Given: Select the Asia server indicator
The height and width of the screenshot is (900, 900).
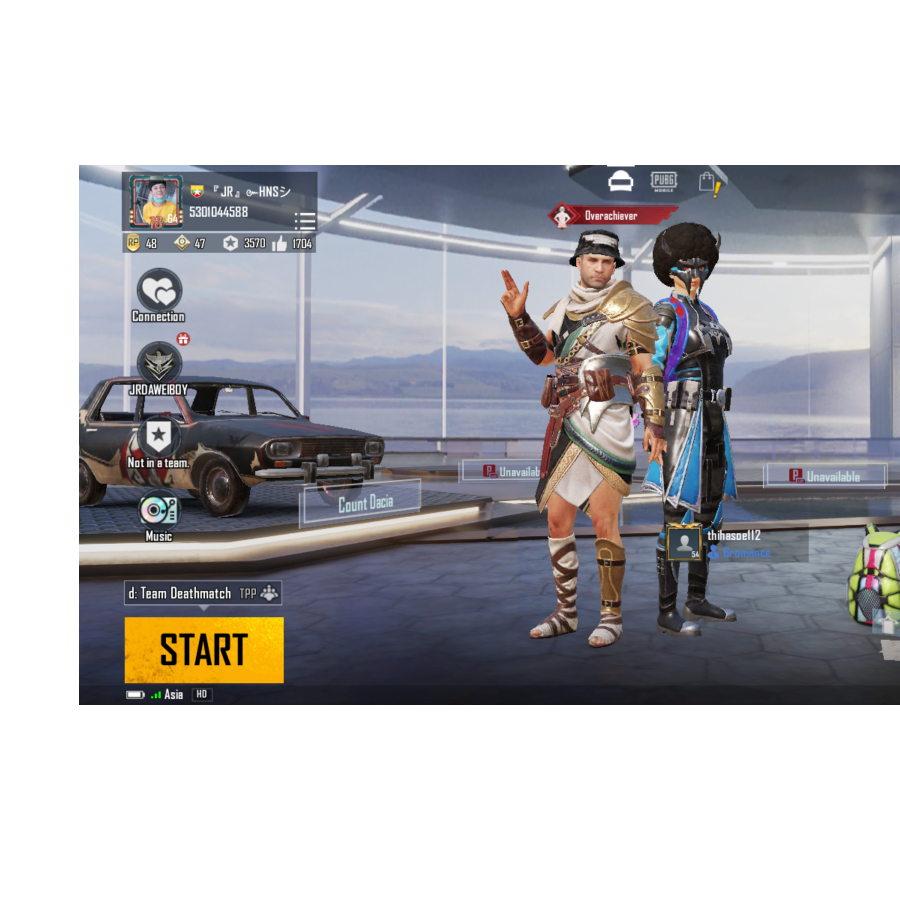Looking at the screenshot, I should 173,694.
